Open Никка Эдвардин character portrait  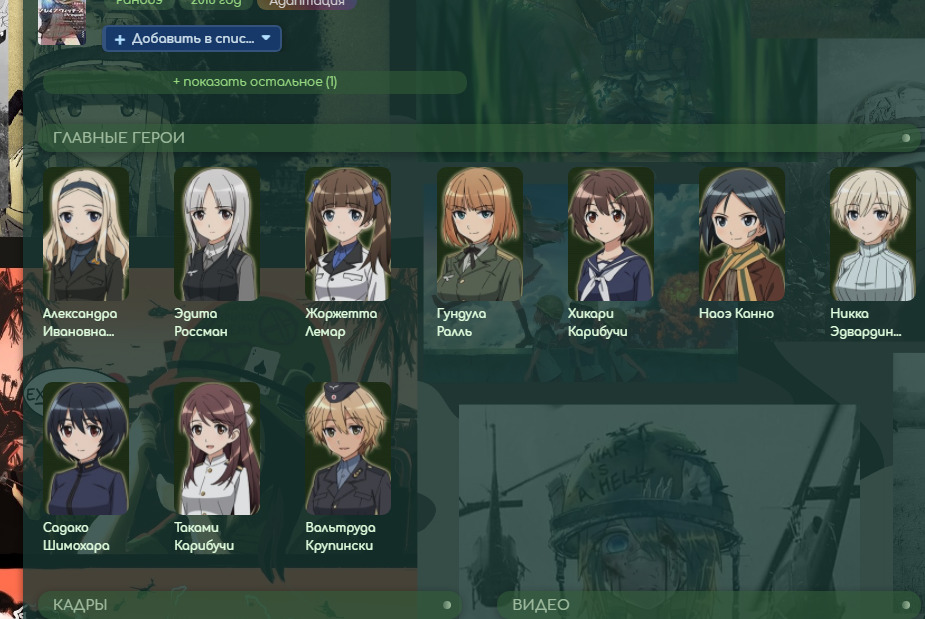coord(873,234)
